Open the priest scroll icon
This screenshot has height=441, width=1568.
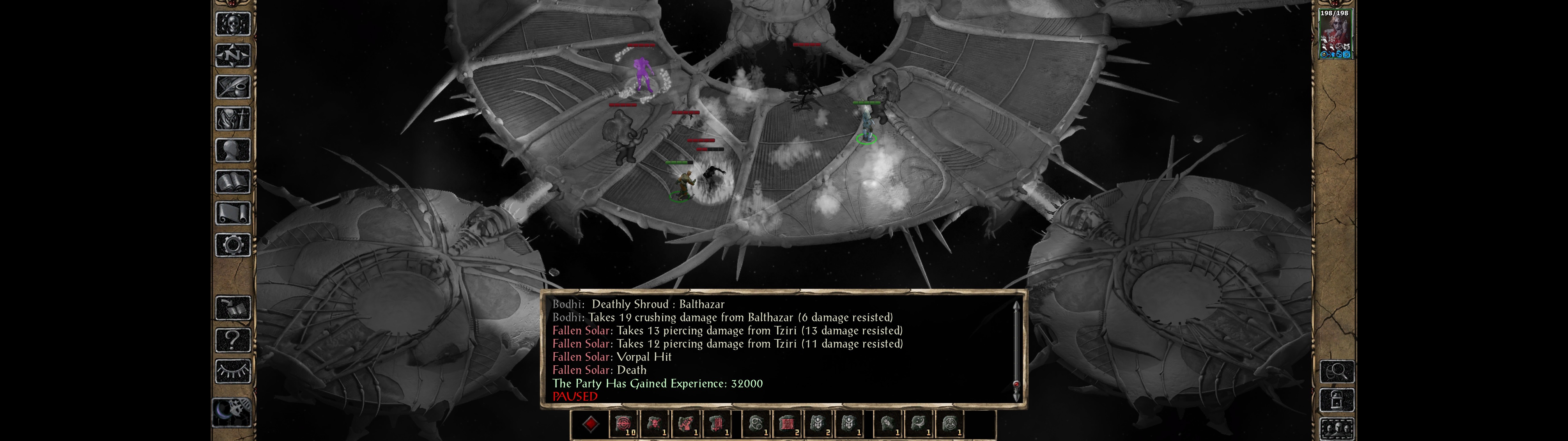[x=232, y=213]
